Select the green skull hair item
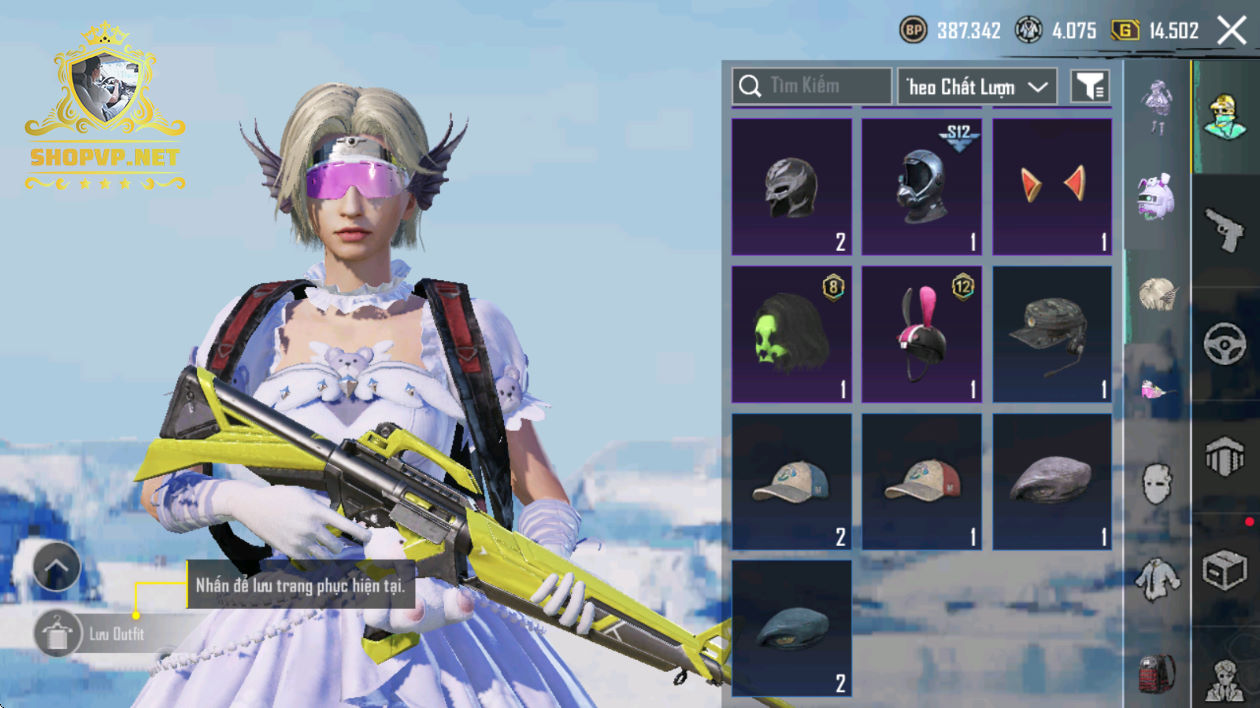The image size is (1260, 708). (791, 334)
